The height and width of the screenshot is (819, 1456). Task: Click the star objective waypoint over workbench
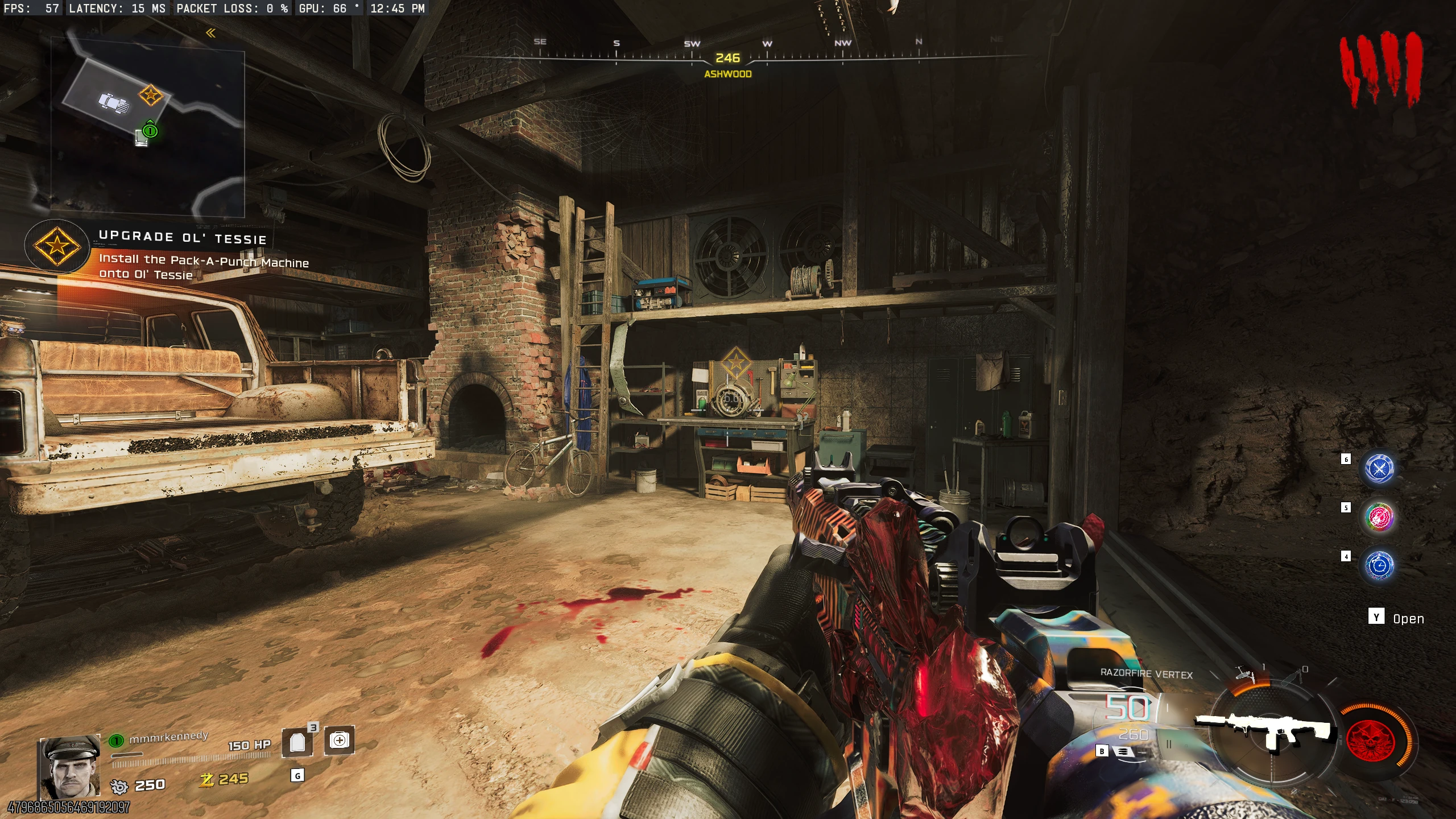pos(735,363)
